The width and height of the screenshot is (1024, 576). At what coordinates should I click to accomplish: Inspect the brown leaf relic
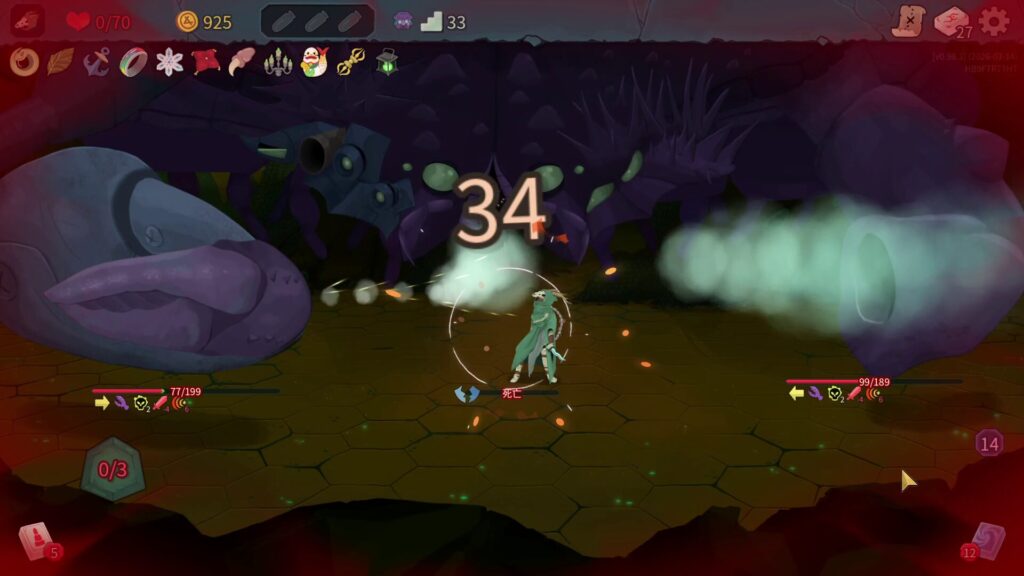(60, 62)
